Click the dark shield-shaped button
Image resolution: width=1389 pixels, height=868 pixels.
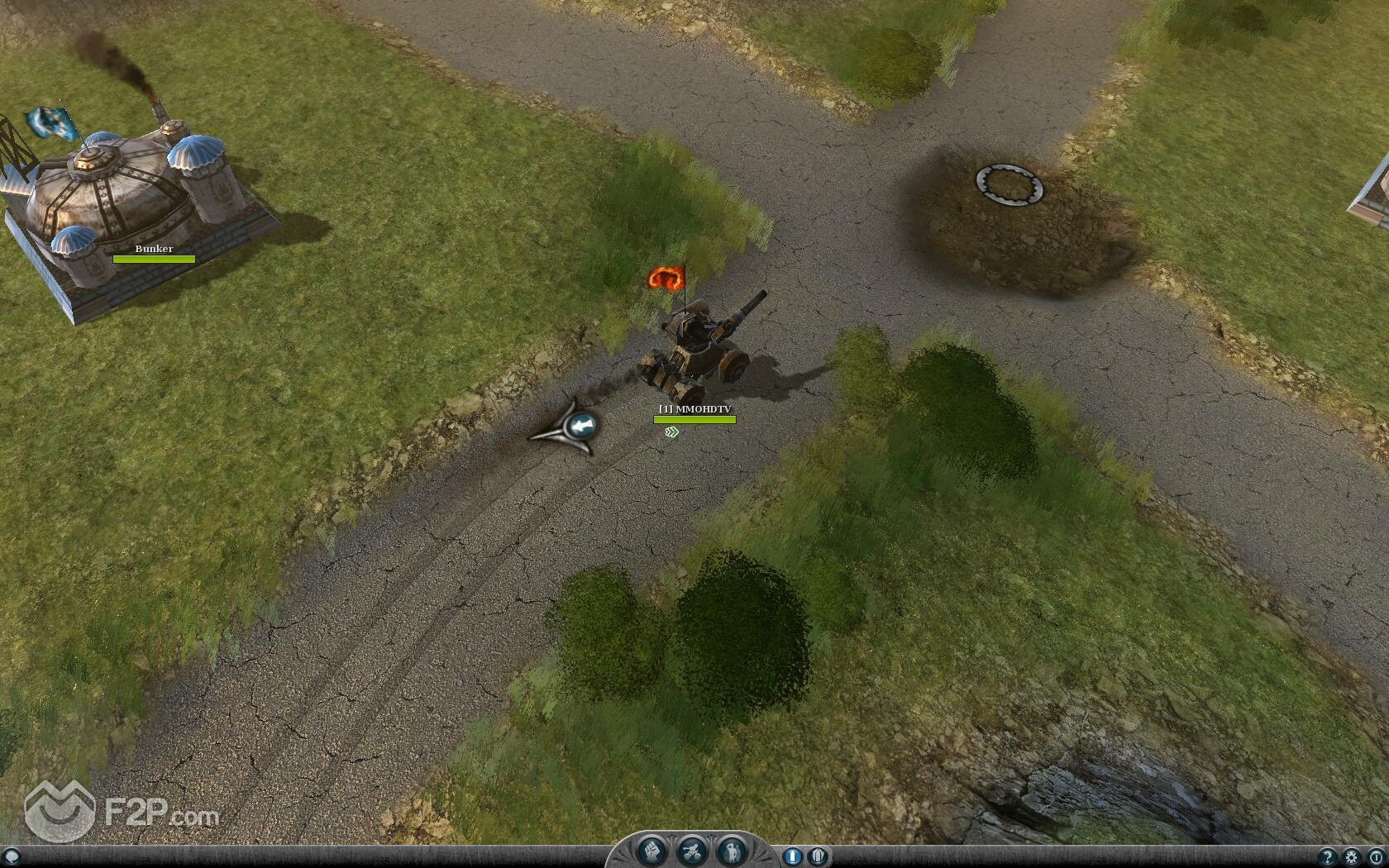[x=819, y=856]
